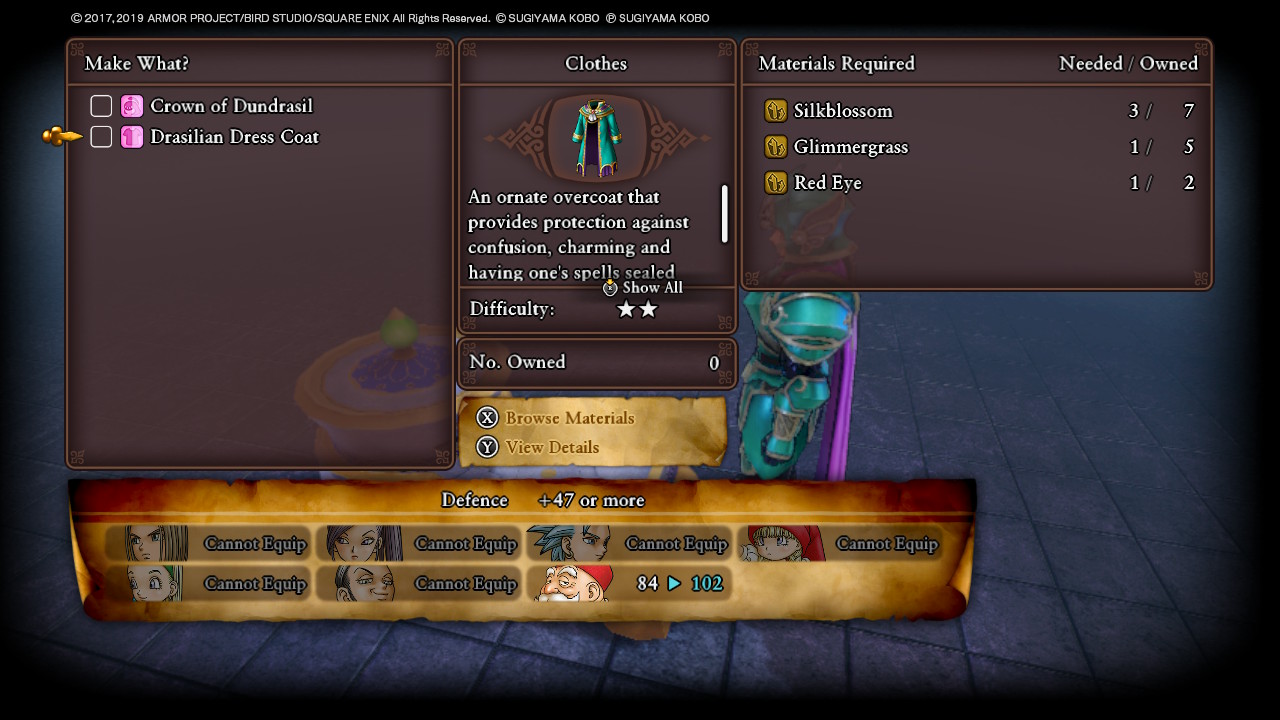Click the description scrollbar
Image resolution: width=1280 pixels, height=720 pixels.
click(x=724, y=213)
